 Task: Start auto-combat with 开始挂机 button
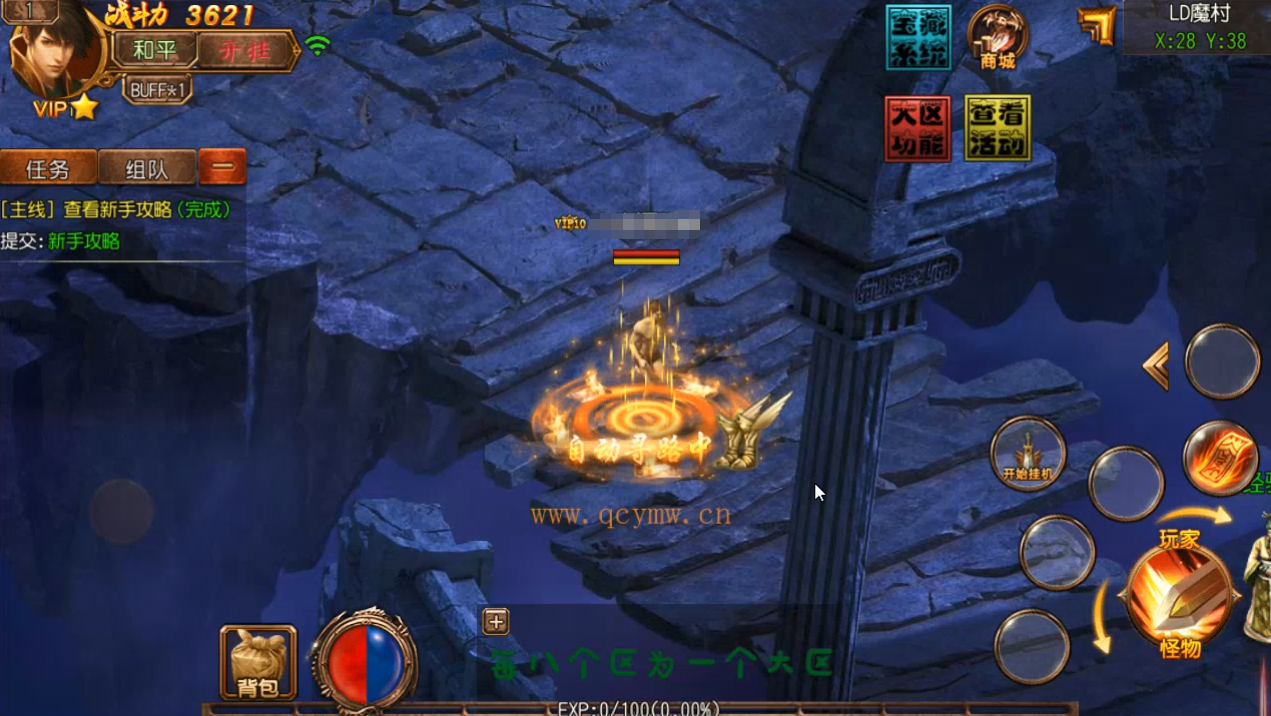pyautogui.click(x=1027, y=454)
